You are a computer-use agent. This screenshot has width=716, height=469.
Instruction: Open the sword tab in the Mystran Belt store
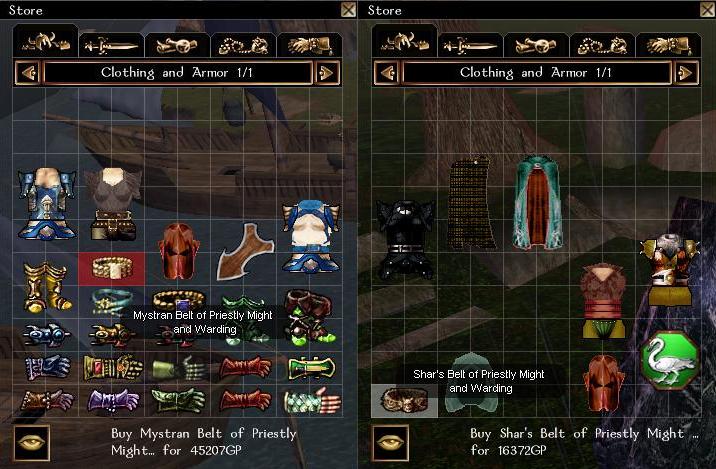click(111, 45)
